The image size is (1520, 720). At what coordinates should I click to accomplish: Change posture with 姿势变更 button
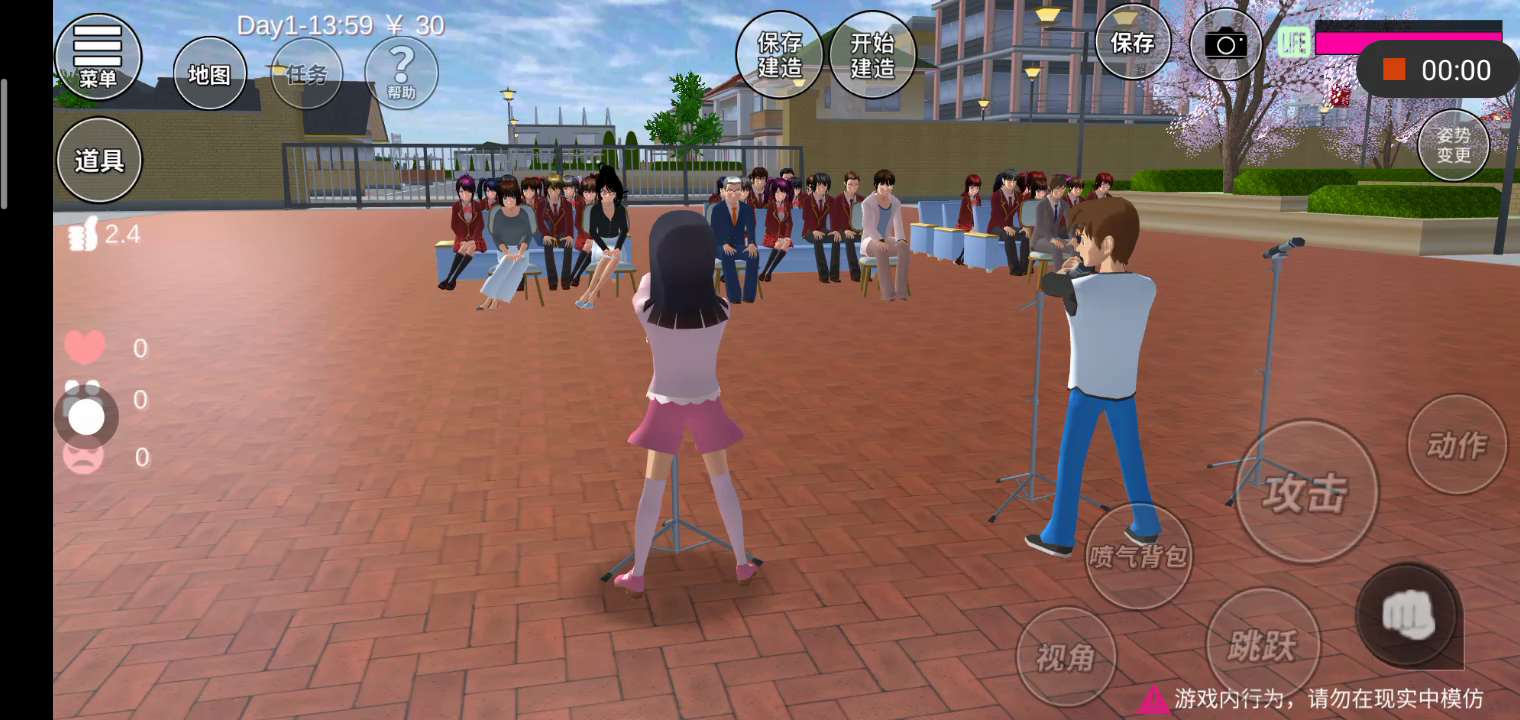coord(1453,145)
